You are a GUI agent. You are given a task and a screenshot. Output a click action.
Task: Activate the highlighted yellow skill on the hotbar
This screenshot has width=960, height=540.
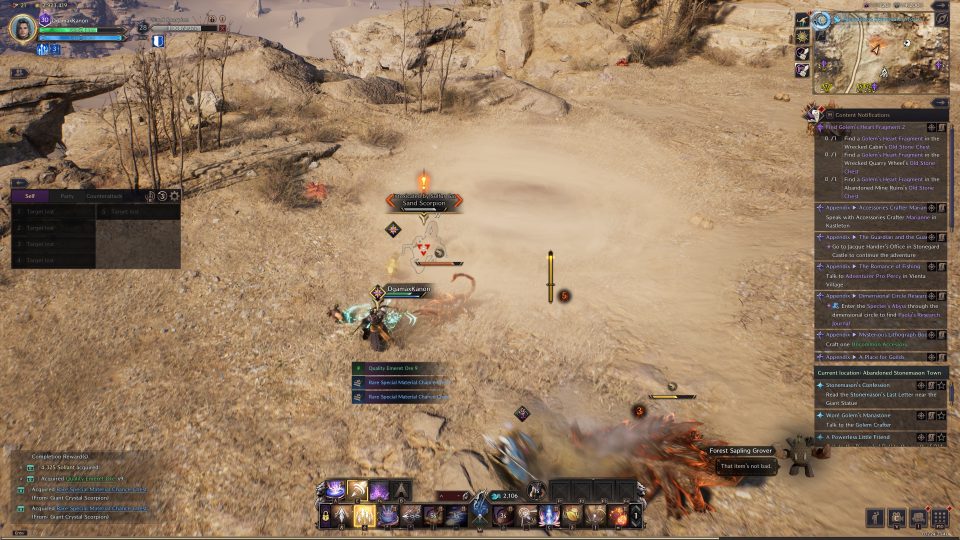point(364,516)
